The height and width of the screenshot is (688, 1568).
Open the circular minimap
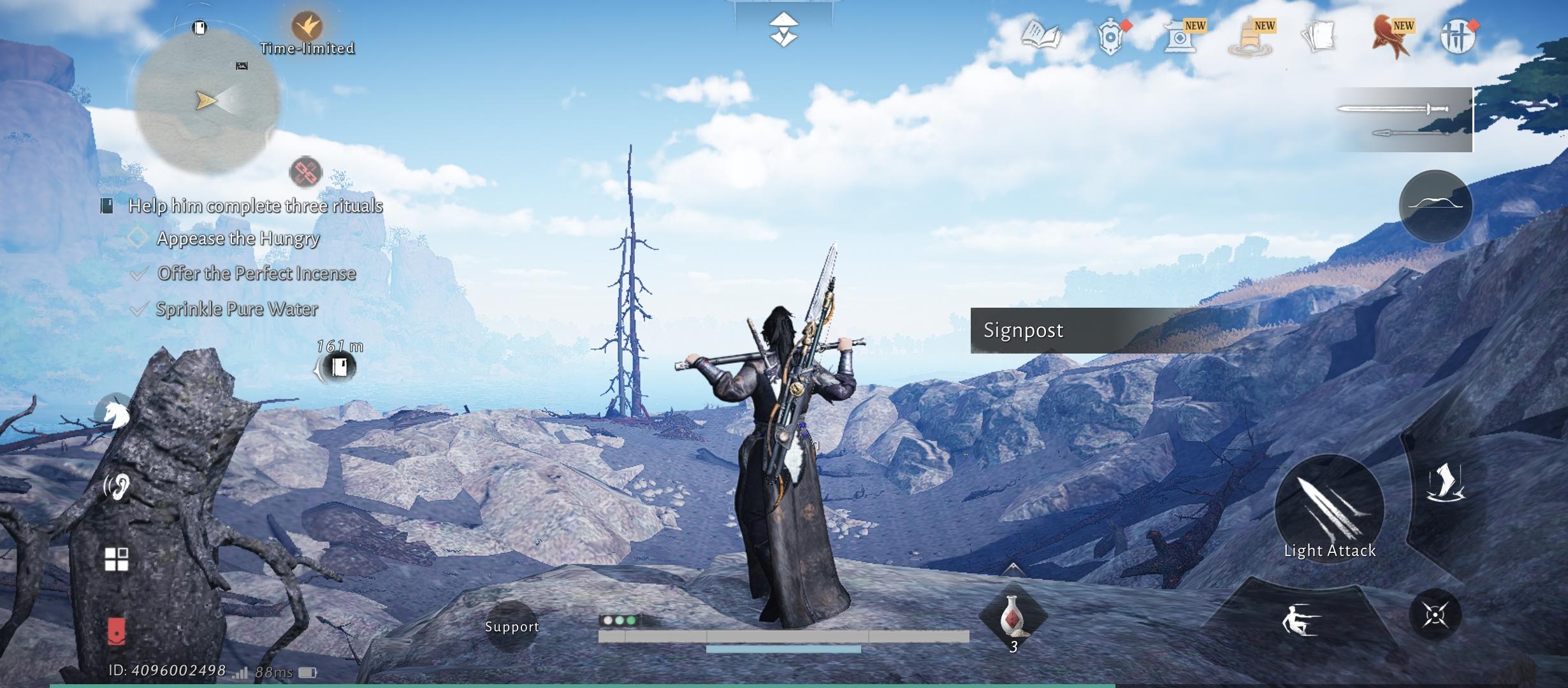208,102
